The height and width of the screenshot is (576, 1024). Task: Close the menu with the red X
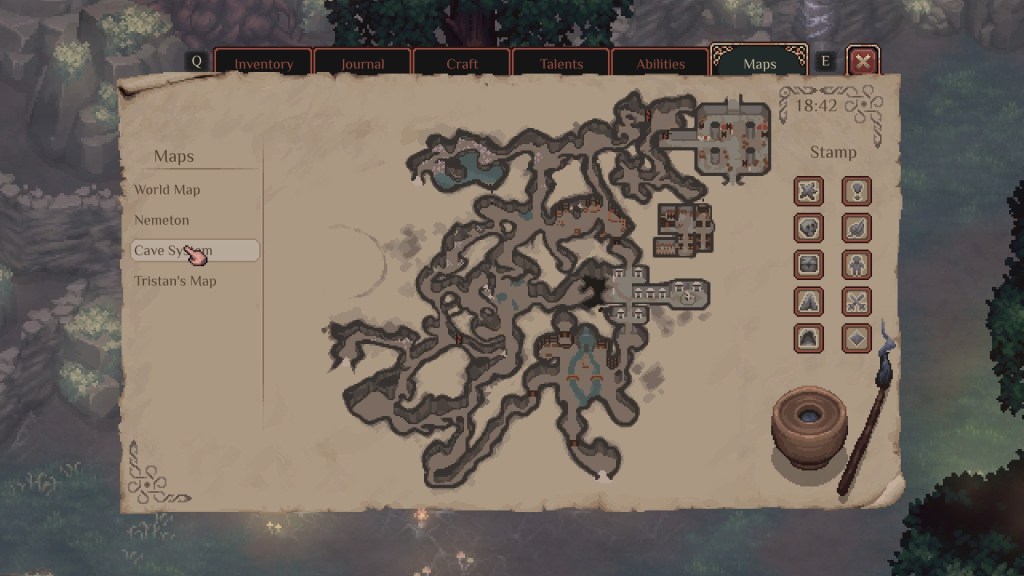[863, 62]
